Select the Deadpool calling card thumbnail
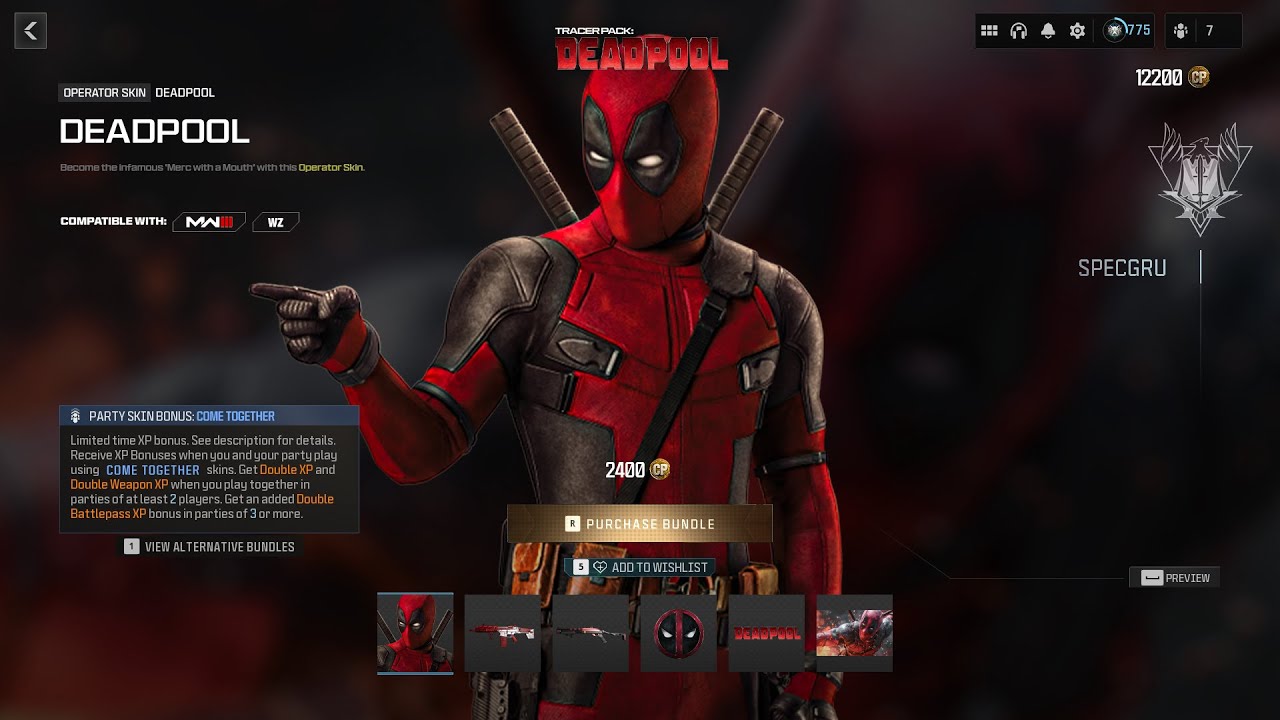Screen dimensions: 1280x720 (854, 633)
